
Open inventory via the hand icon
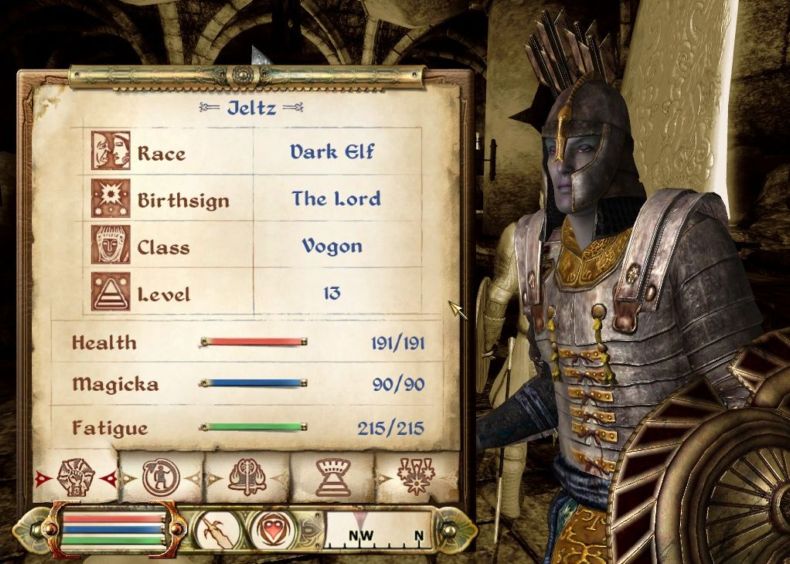pos(216,528)
